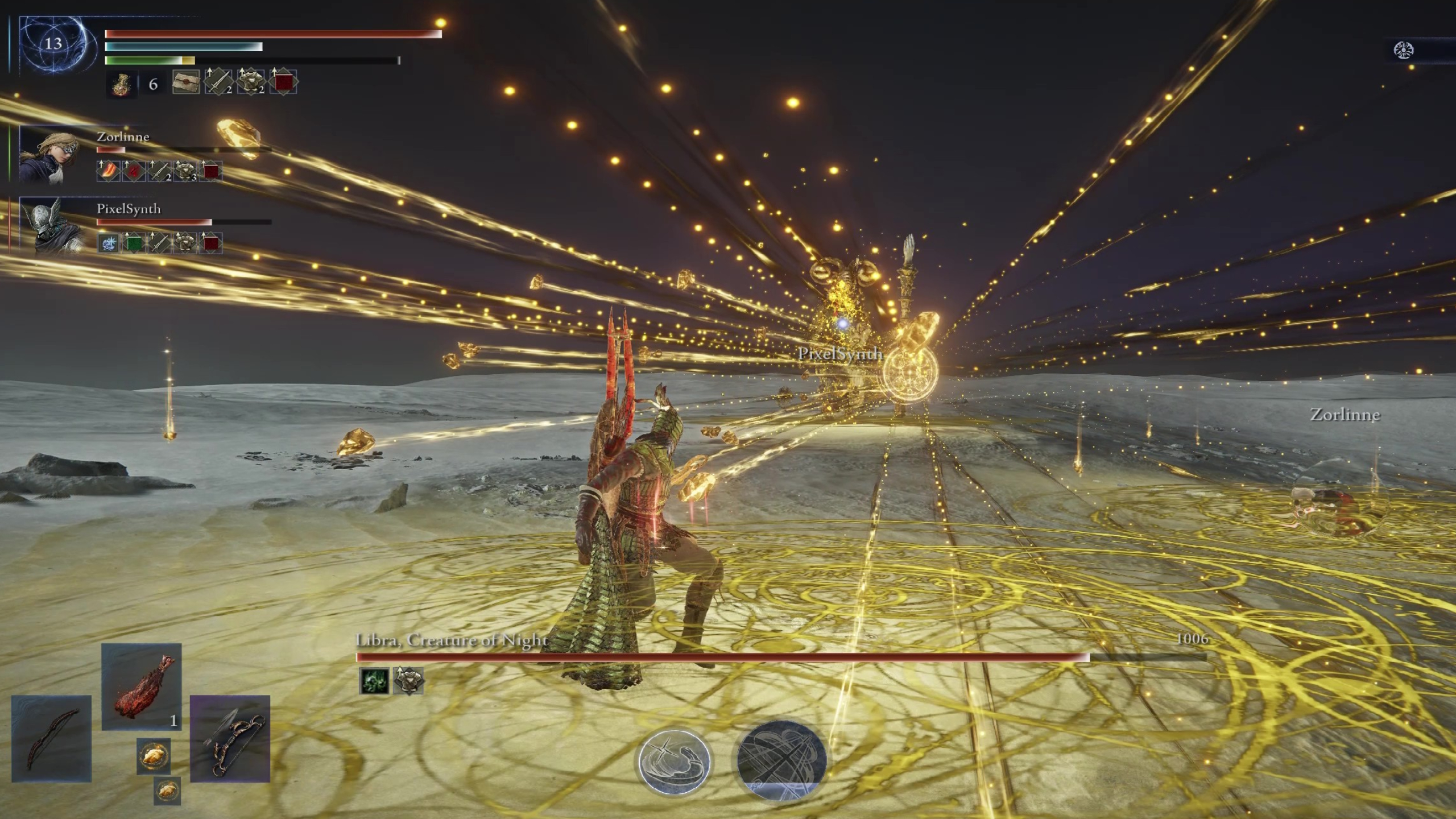Click the green buff icon beside PixelSynth's frost icon
Image resolution: width=1456 pixels, height=819 pixels.
[134, 243]
